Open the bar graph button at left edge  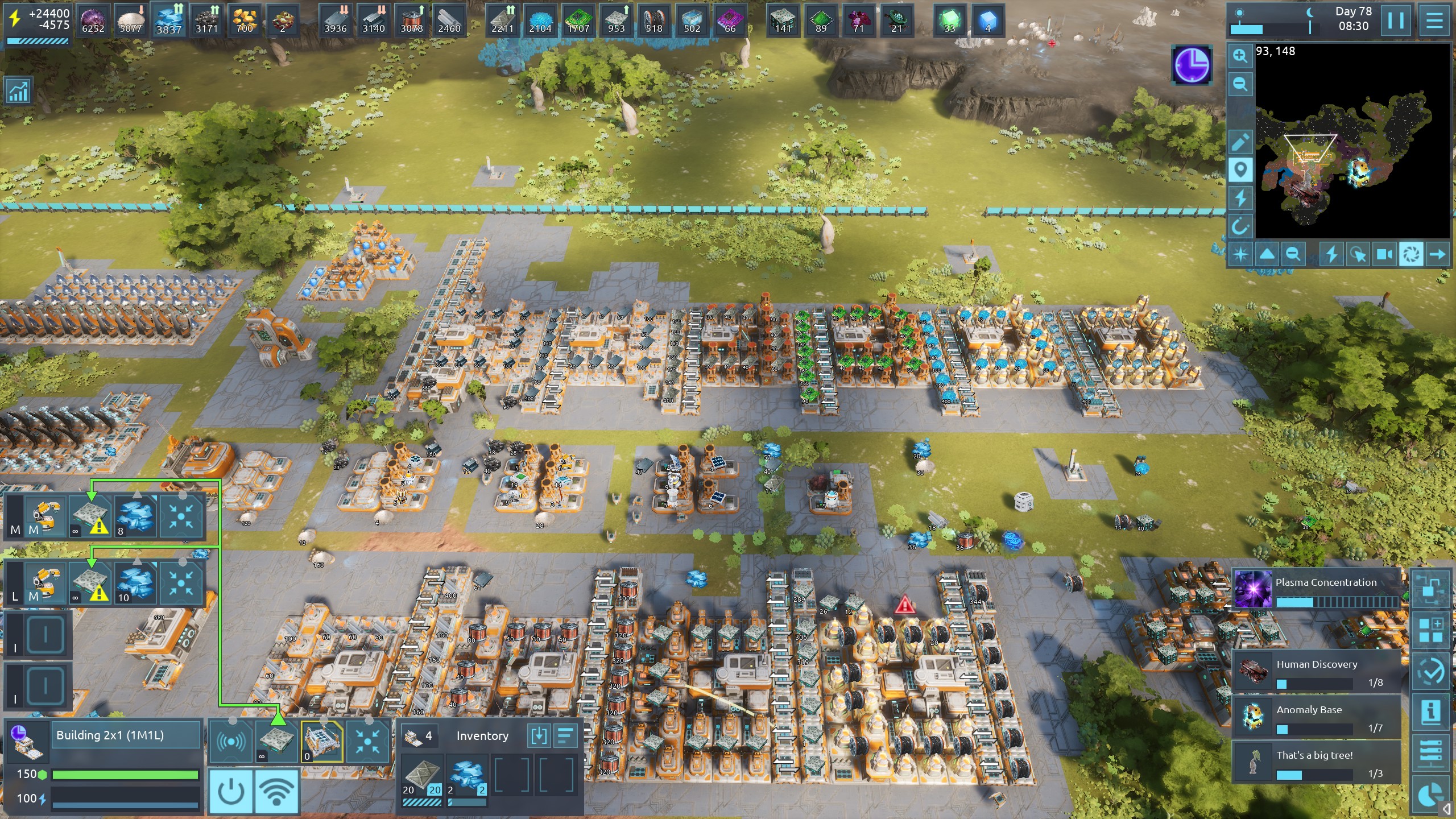[x=18, y=91]
